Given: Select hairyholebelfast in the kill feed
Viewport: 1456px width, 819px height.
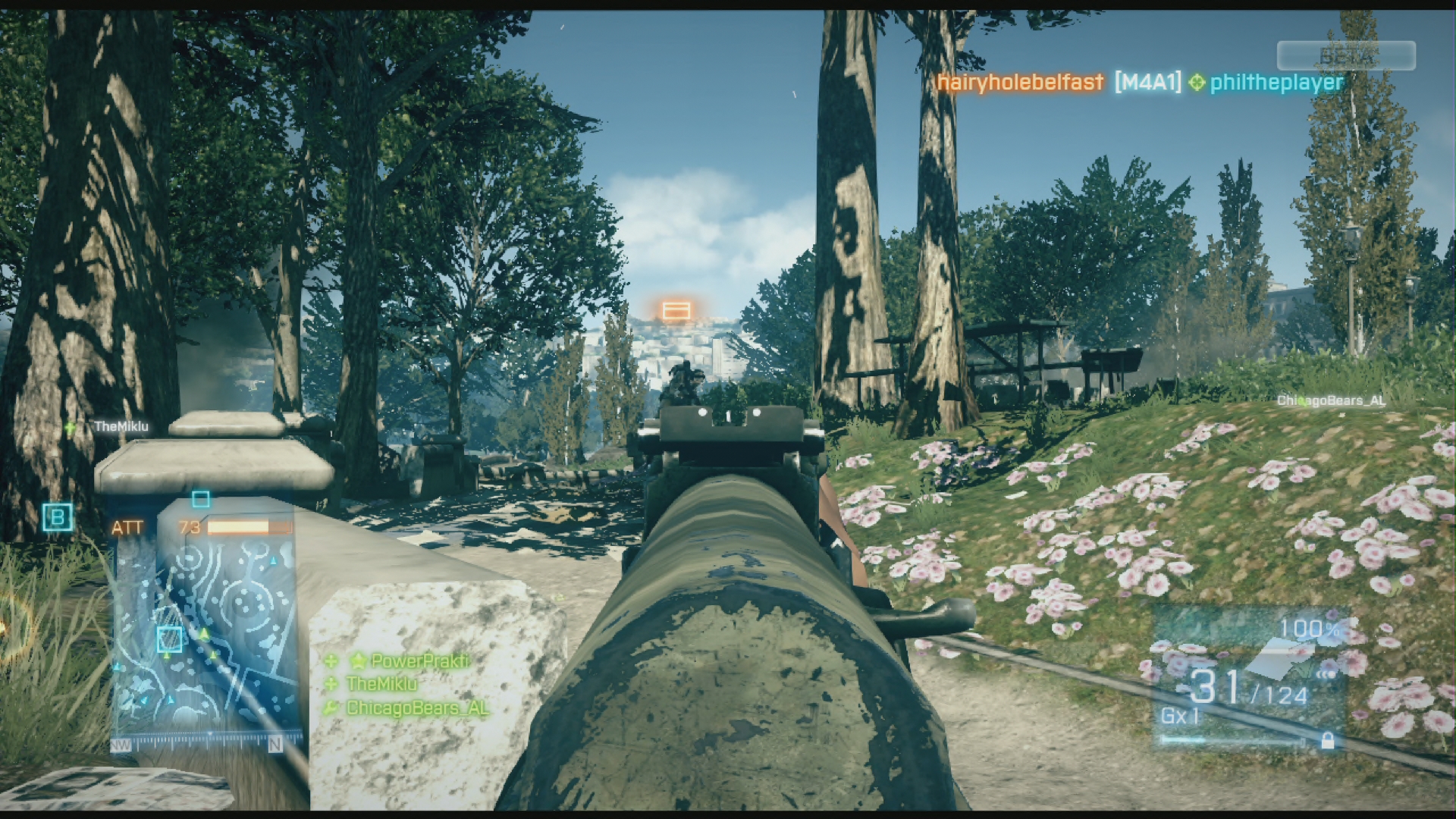Looking at the screenshot, I should (x=1020, y=82).
